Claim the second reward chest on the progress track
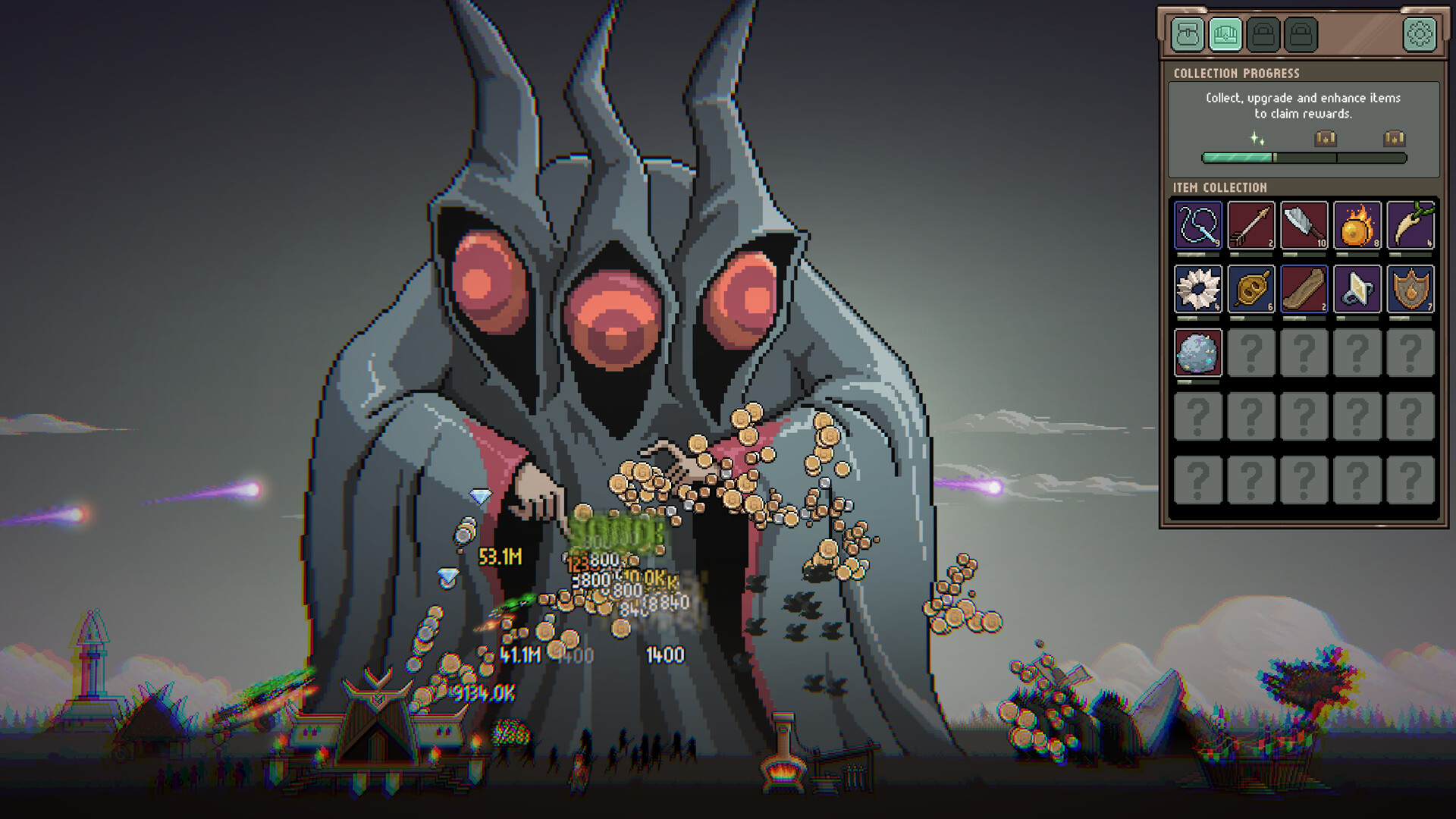 [1395, 140]
